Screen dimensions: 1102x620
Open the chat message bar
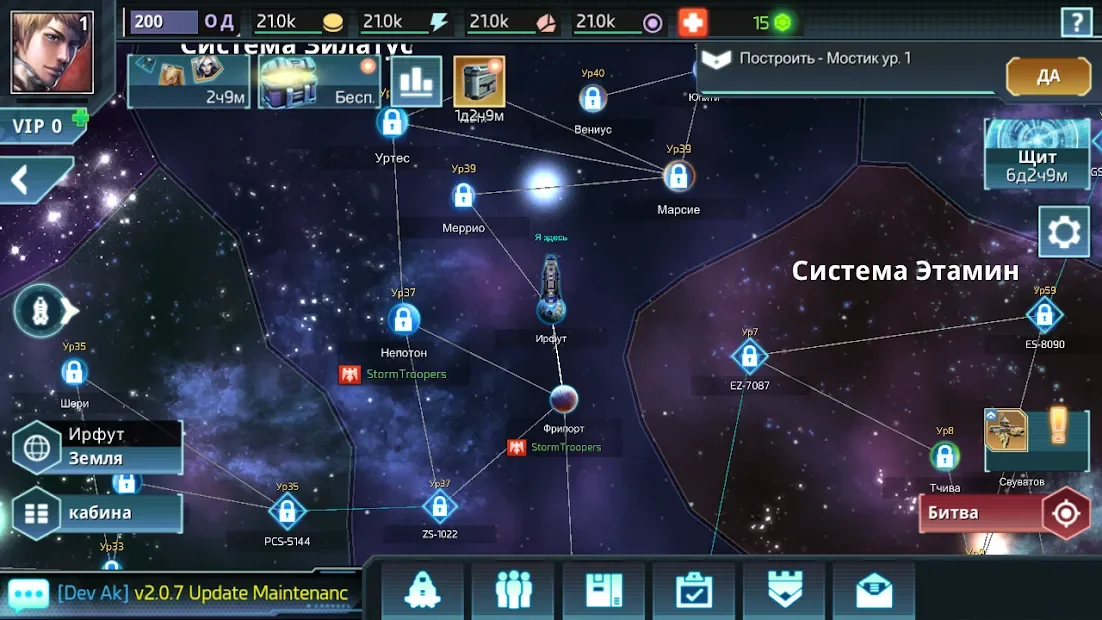[180, 593]
